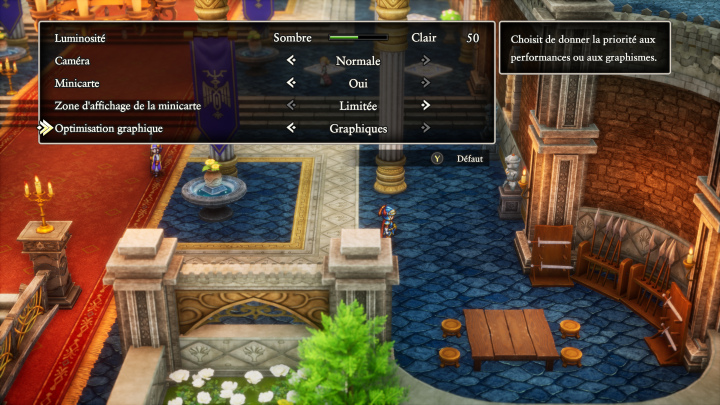Click right arrow beside Graphiques

[426, 128]
